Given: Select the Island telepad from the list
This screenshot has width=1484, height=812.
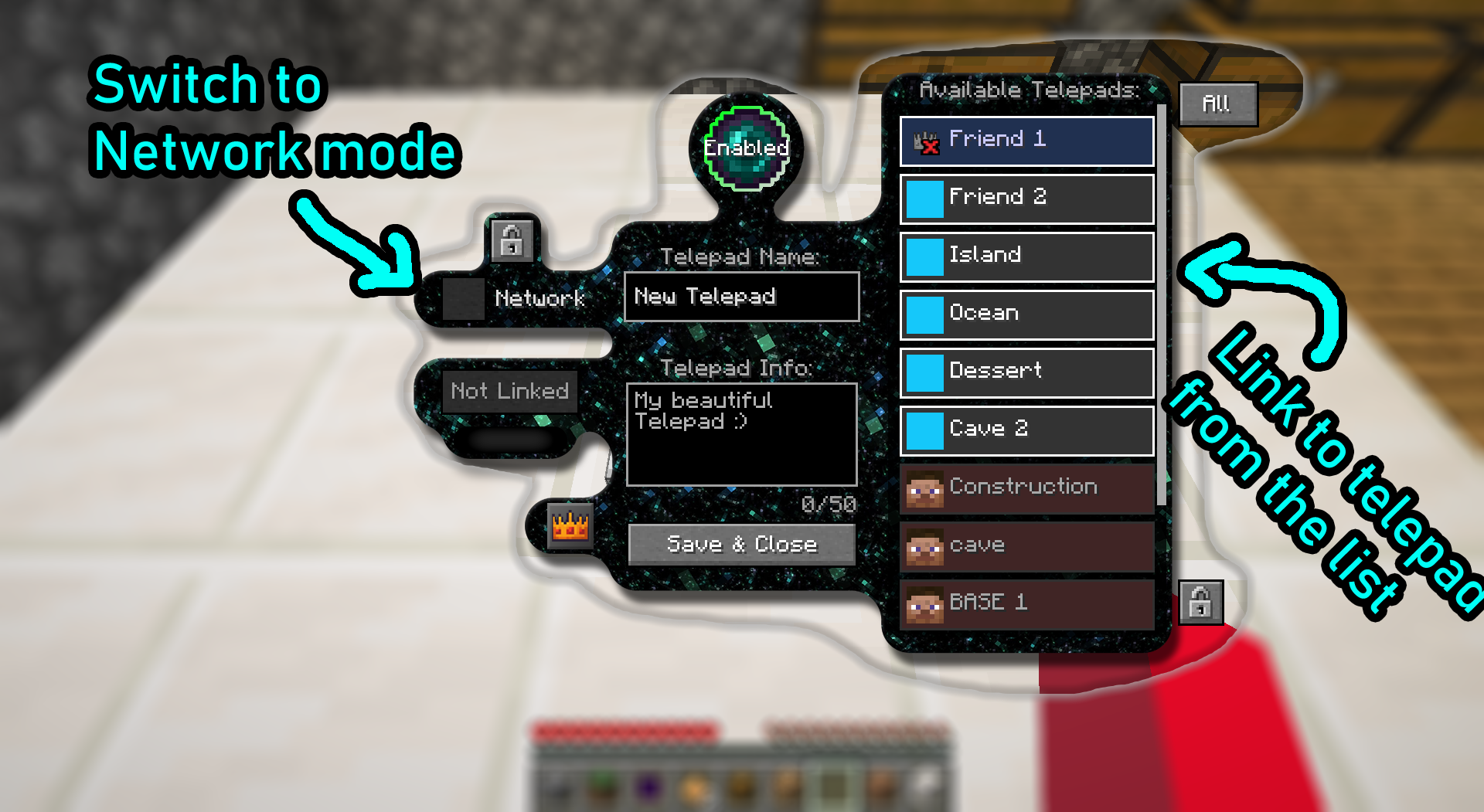Looking at the screenshot, I should (x=1026, y=256).
